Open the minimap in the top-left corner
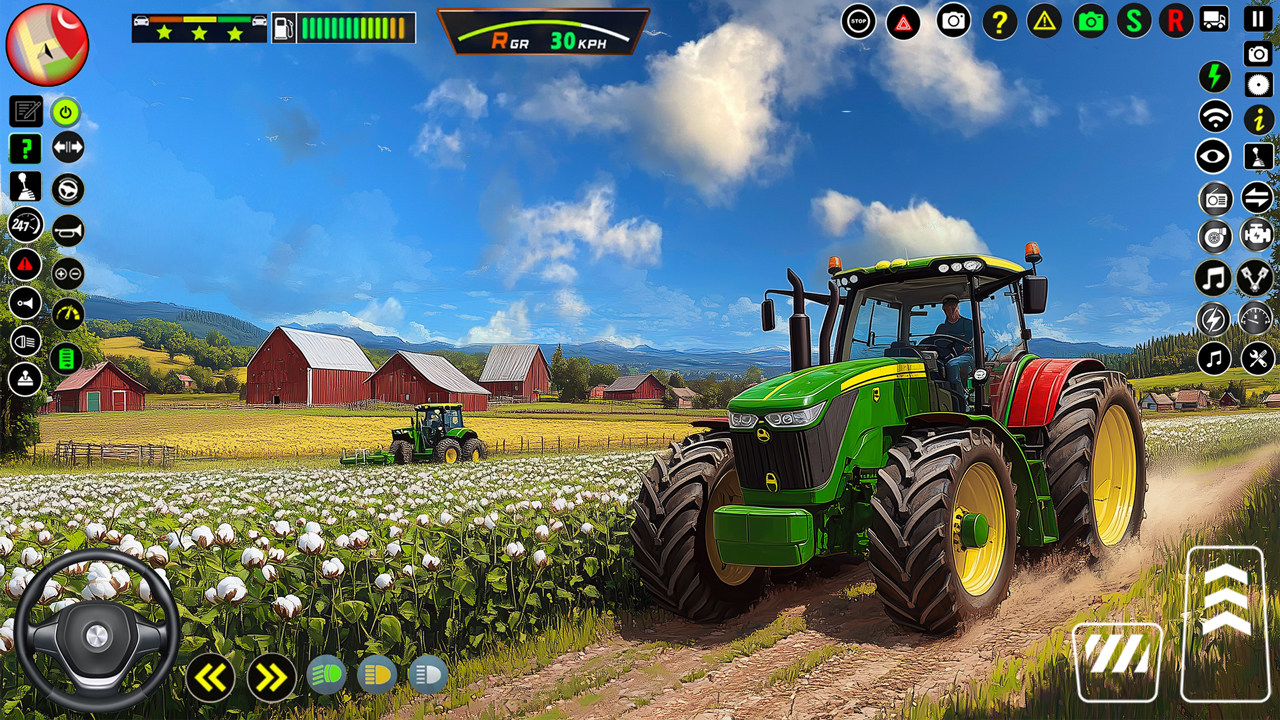This screenshot has width=1280, height=720. tap(45, 45)
